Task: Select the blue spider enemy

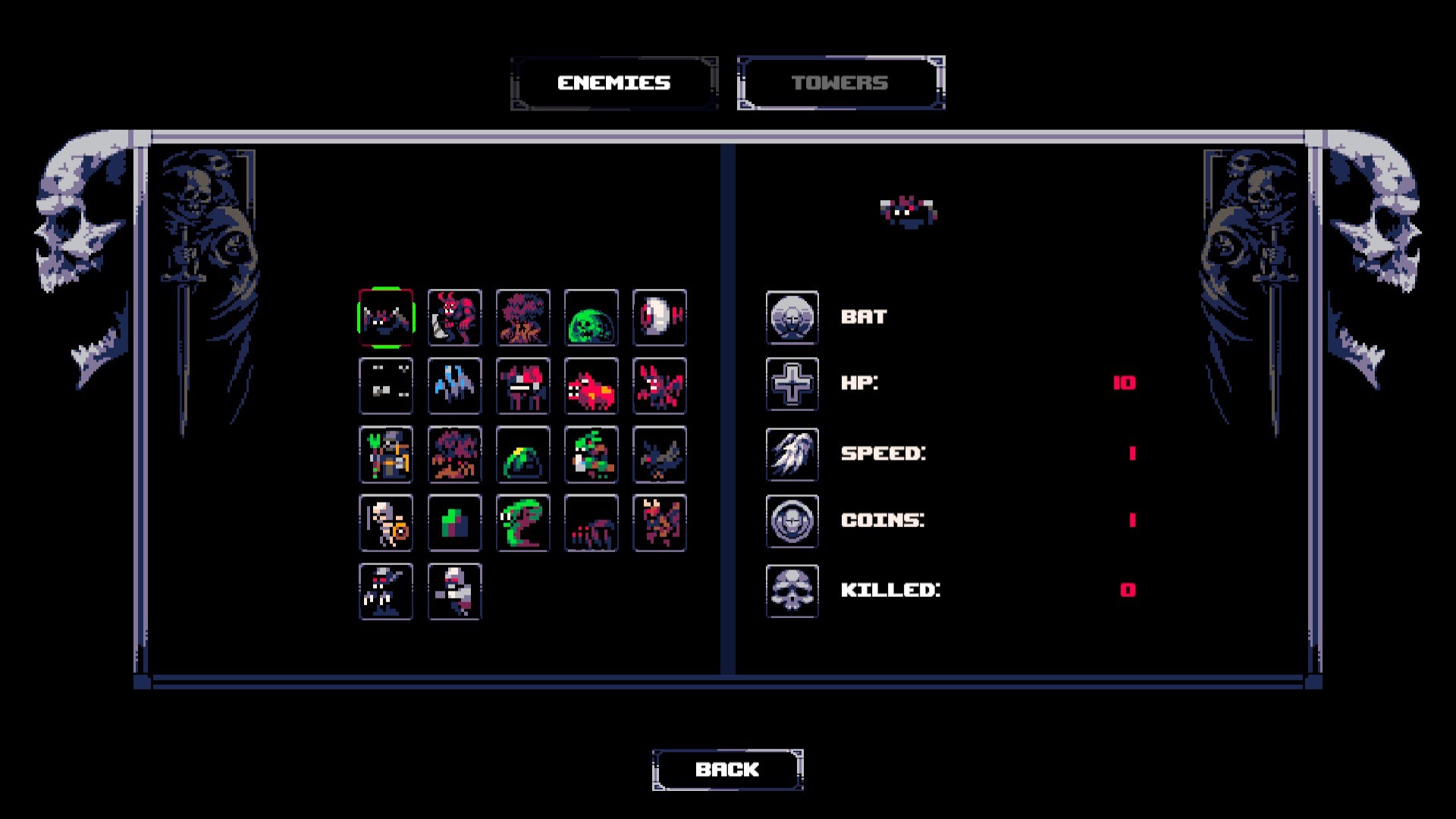Action: [454, 386]
